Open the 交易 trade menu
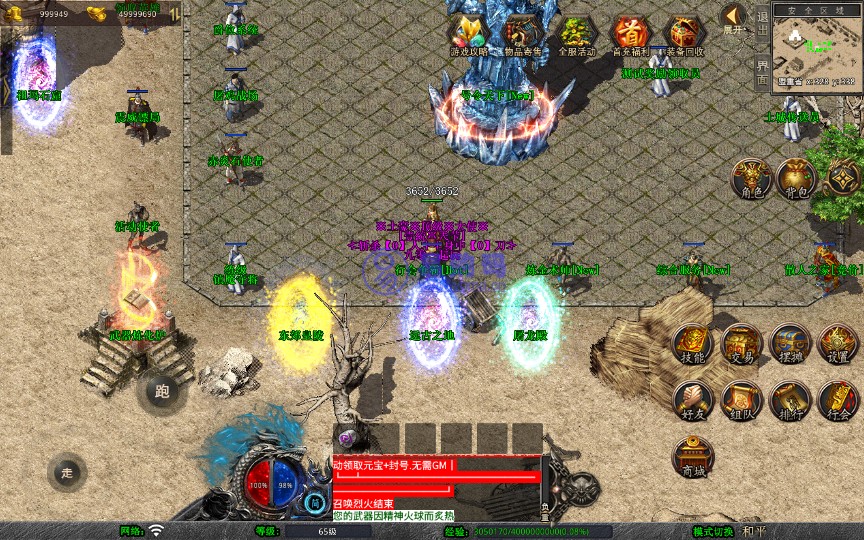 click(741, 343)
